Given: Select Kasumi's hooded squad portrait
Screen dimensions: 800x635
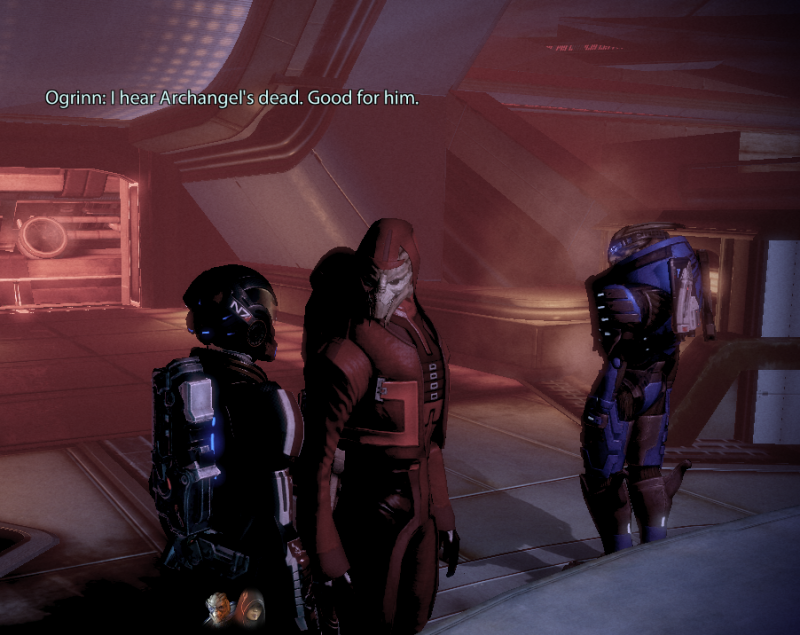Looking at the screenshot, I should click(249, 605).
